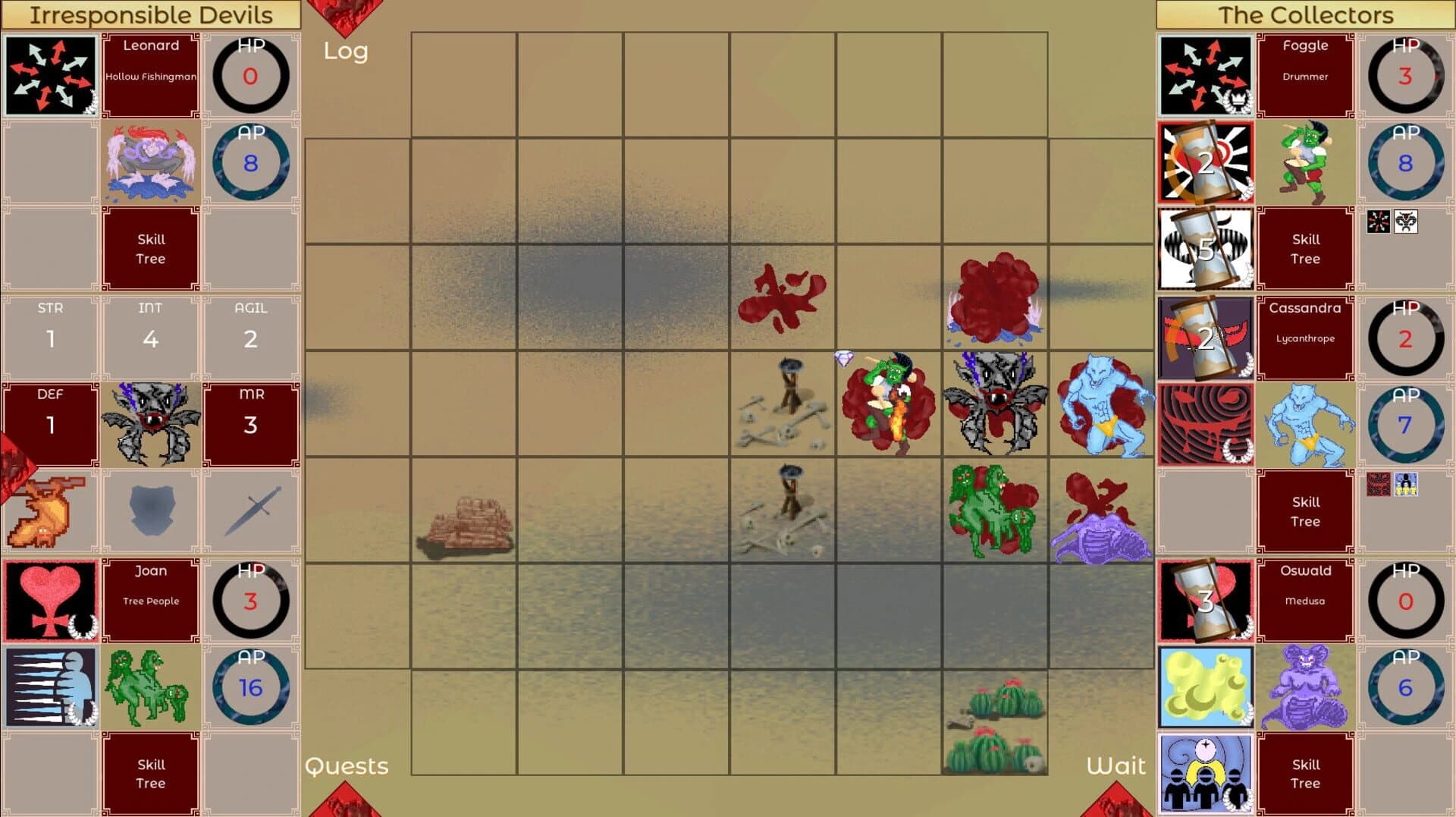The height and width of the screenshot is (817, 1456).
Task: Select the sword icon in Leonard's panel
Action: [251, 510]
